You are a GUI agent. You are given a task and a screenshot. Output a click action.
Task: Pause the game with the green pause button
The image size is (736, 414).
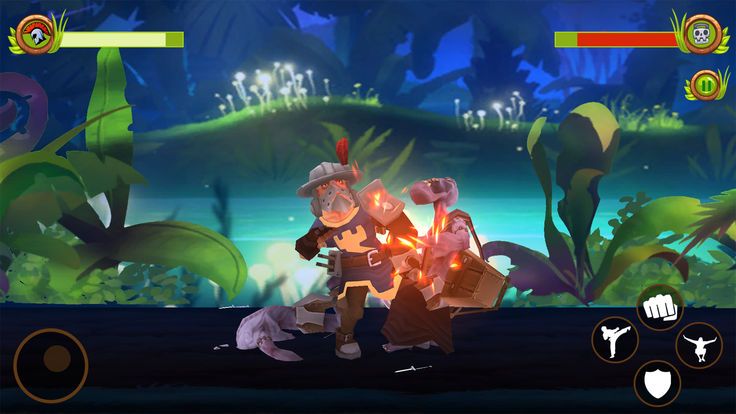click(708, 84)
